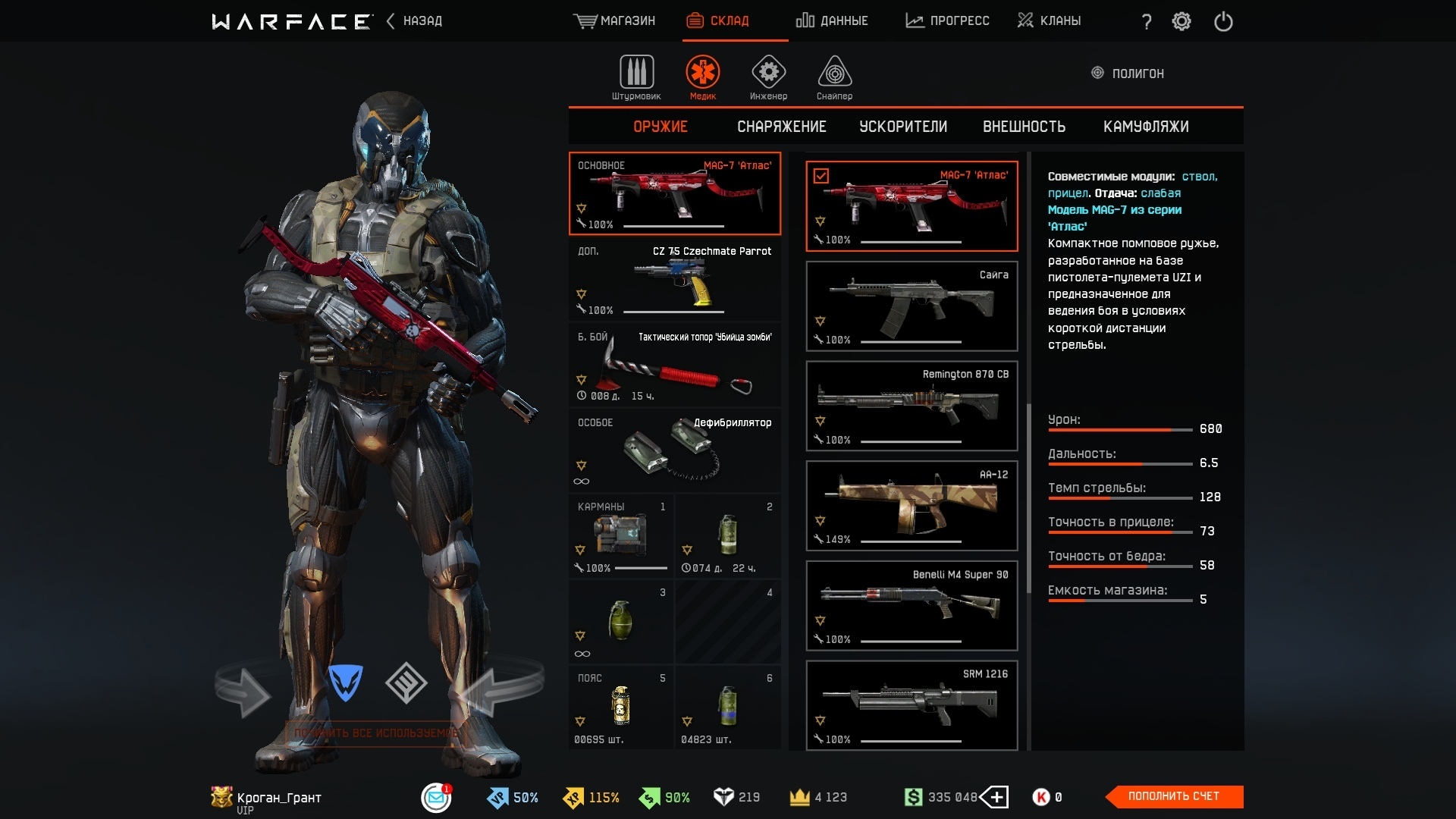This screenshot has width=1456, height=819.
Task: Enter the ПОЛИГОН shooting range
Action: pyautogui.click(x=1128, y=74)
